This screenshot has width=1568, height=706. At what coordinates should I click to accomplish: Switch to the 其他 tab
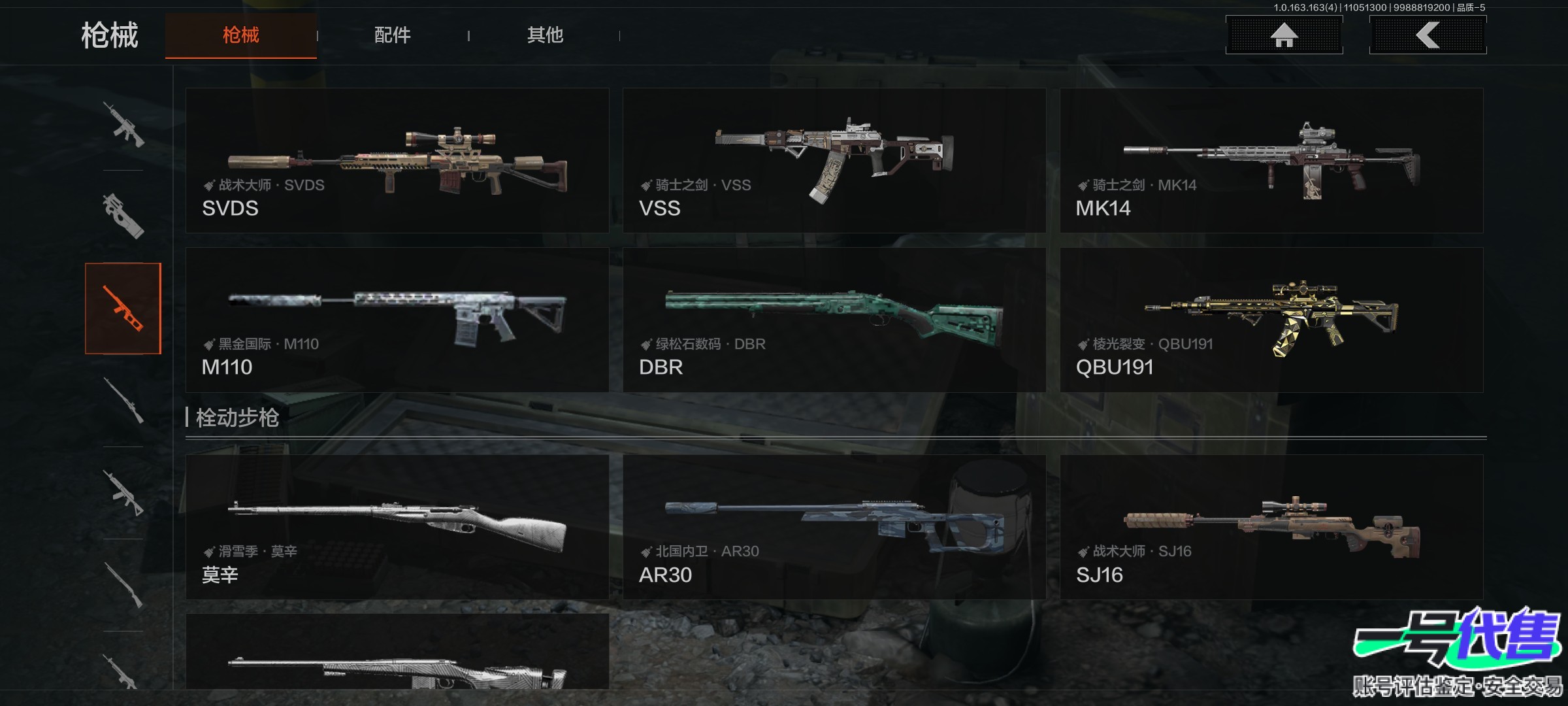(x=545, y=35)
